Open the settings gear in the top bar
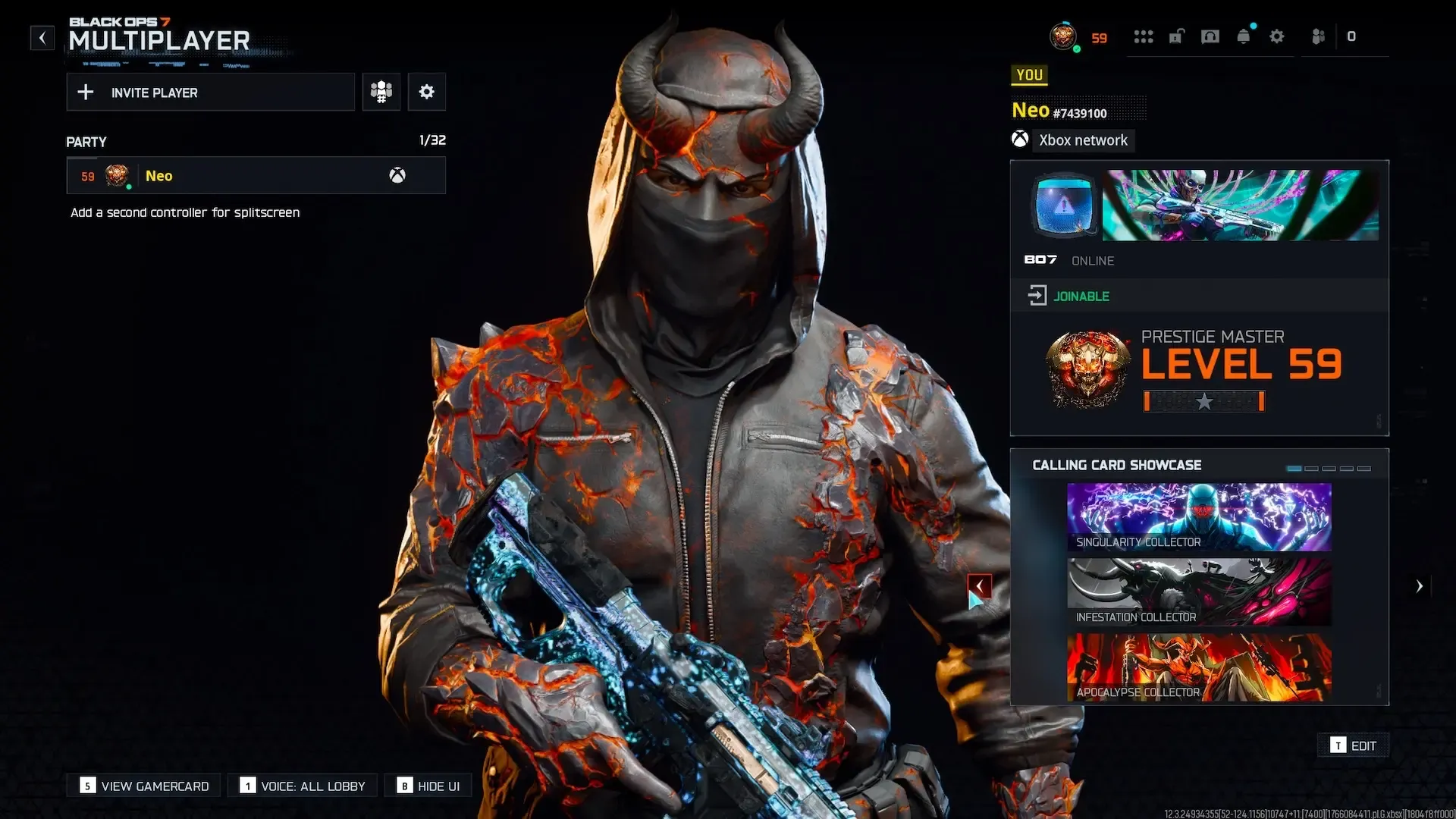The height and width of the screenshot is (819, 1456). (x=1278, y=36)
